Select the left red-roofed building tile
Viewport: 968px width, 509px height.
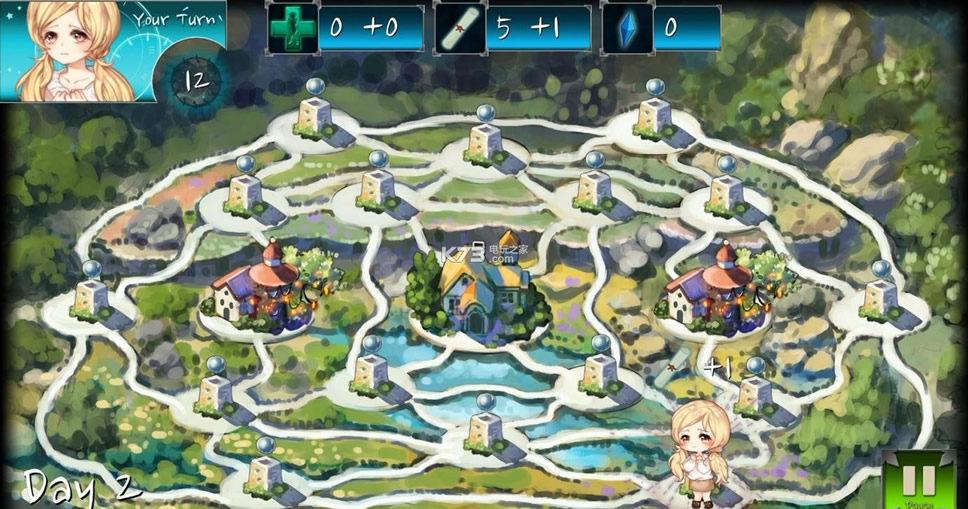coord(259,289)
